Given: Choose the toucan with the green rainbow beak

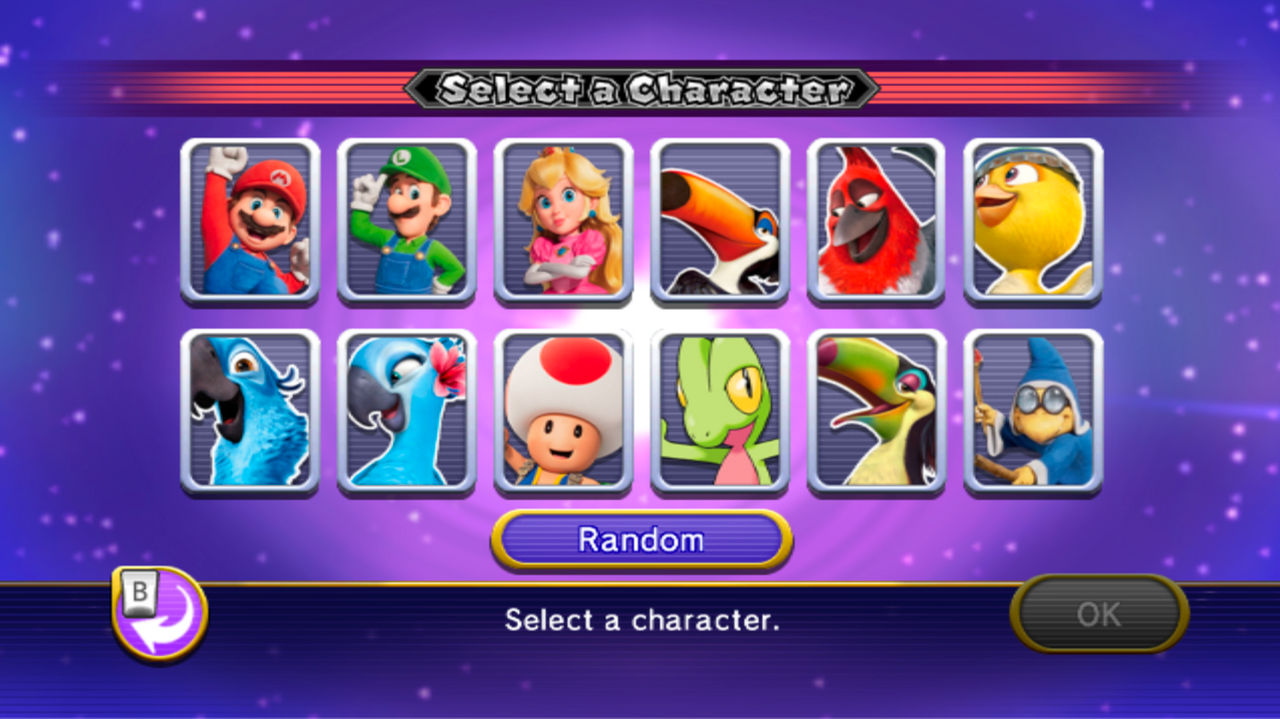Looking at the screenshot, I should (876, 412).
